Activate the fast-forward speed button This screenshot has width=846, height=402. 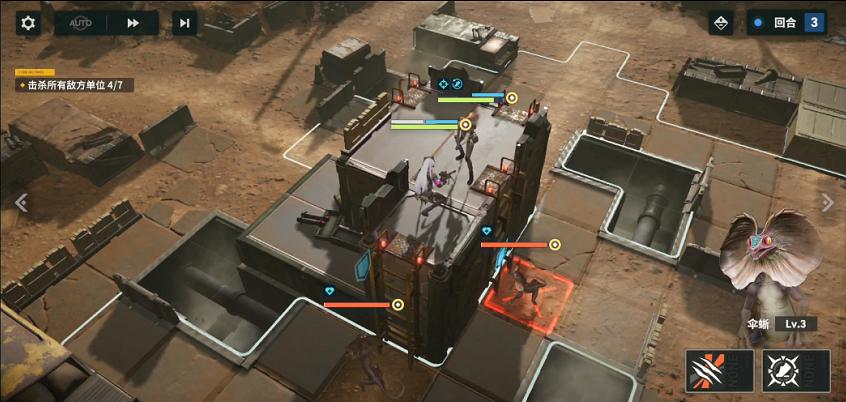point(132,23)
